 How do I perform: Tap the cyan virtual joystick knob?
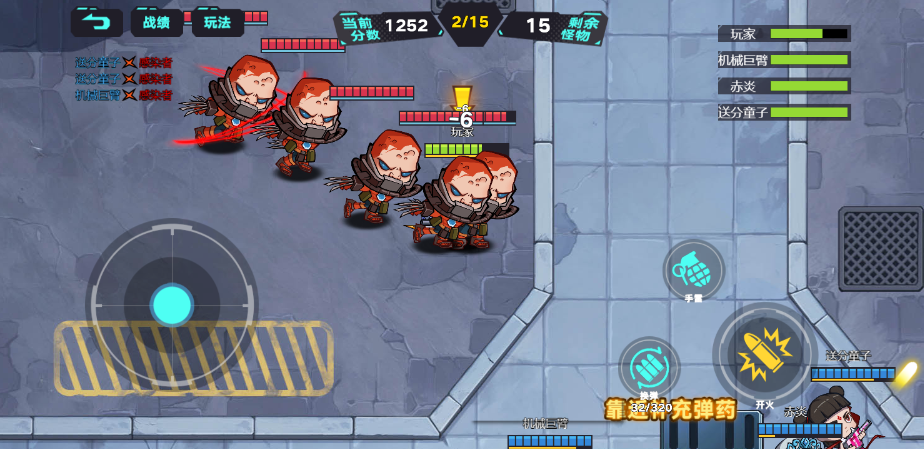tap(172, 304)
